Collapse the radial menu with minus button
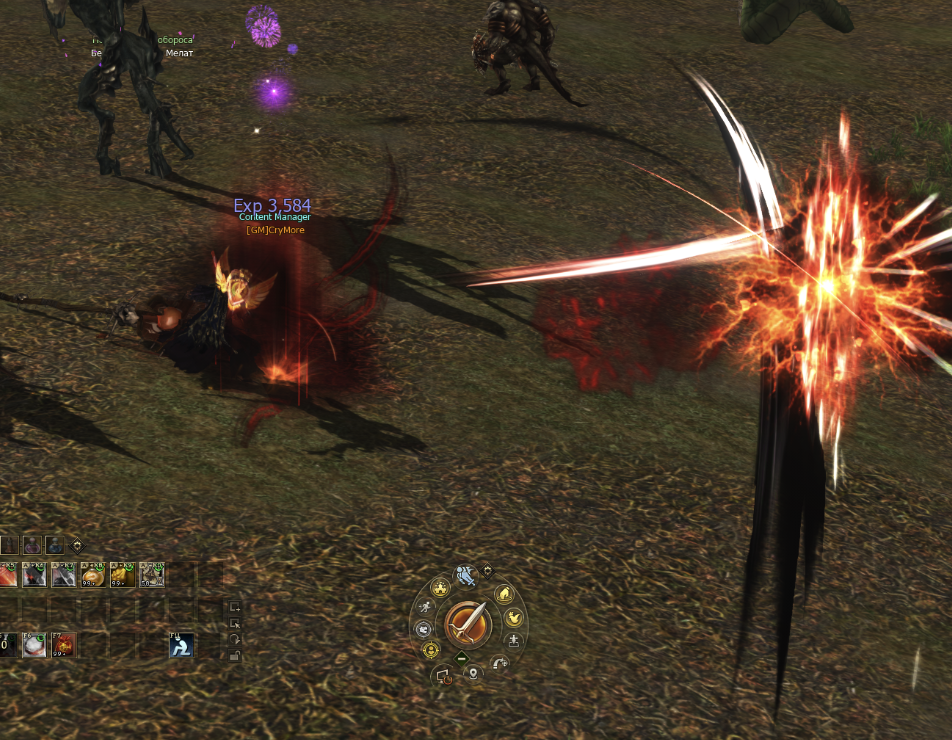 pos(461,658)
